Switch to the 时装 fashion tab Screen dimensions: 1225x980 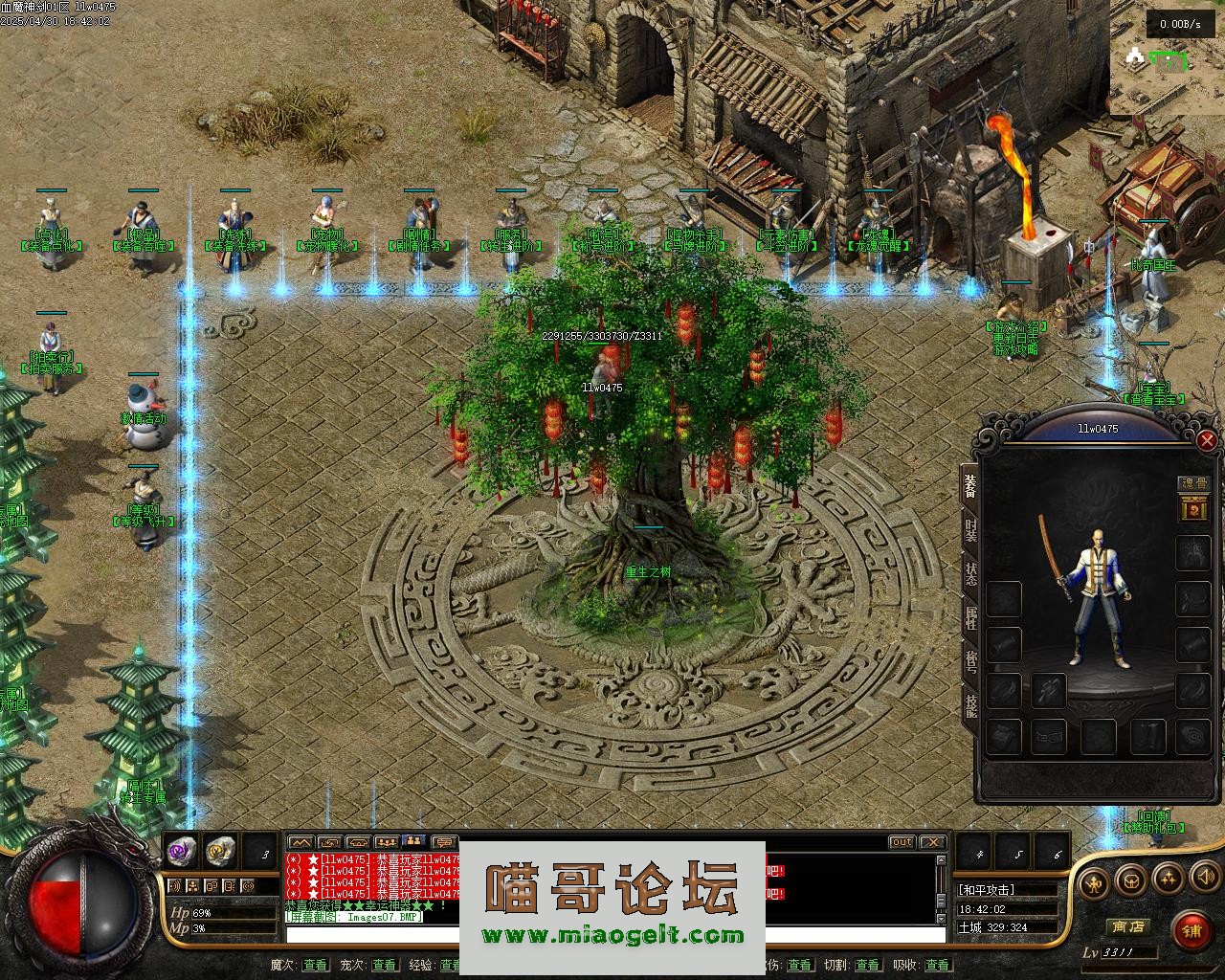[x=970, y=529]
